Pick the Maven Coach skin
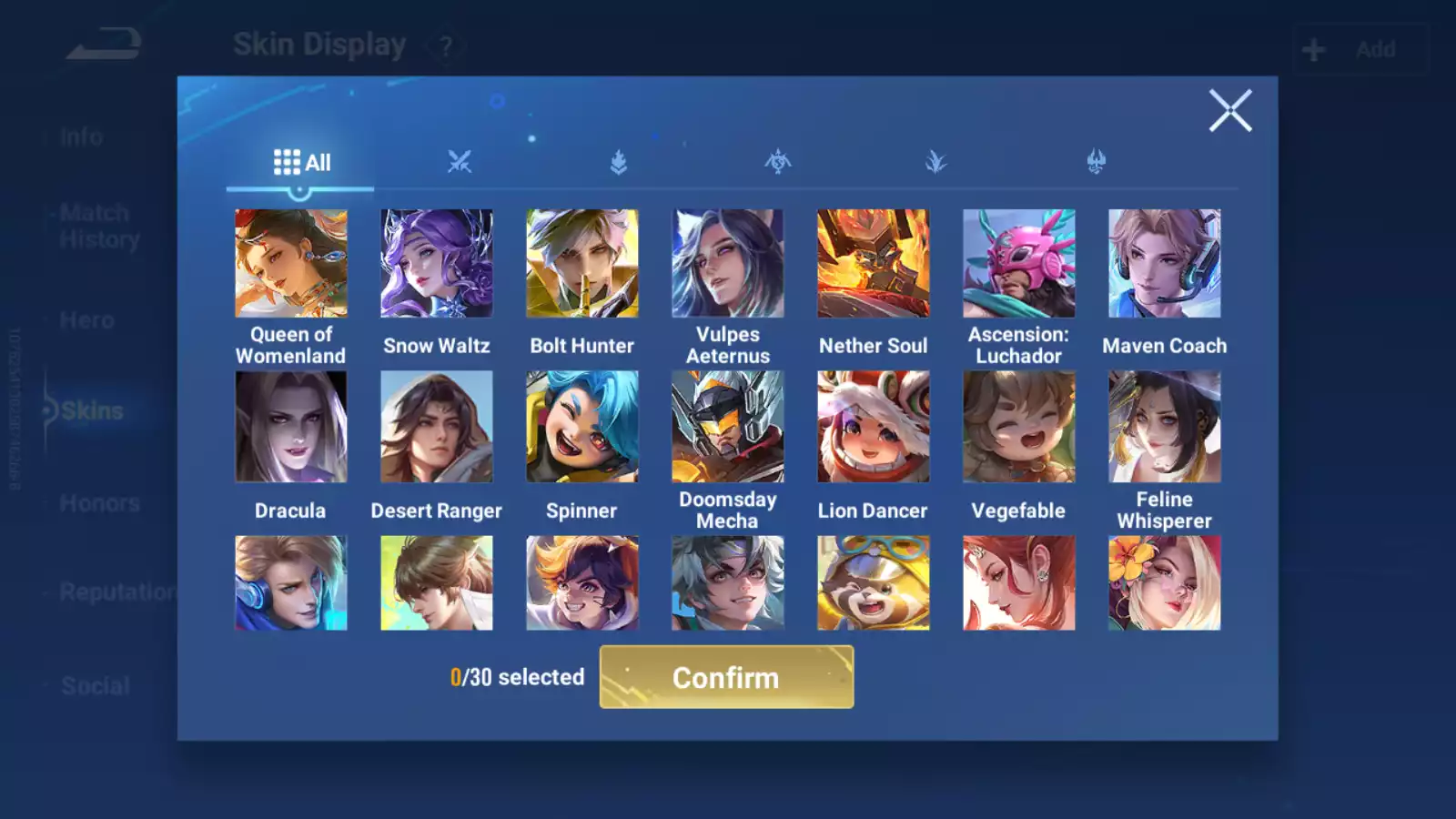This screenshot has width=1456, height=819. pyautogui.click(x=1165, y=264)
